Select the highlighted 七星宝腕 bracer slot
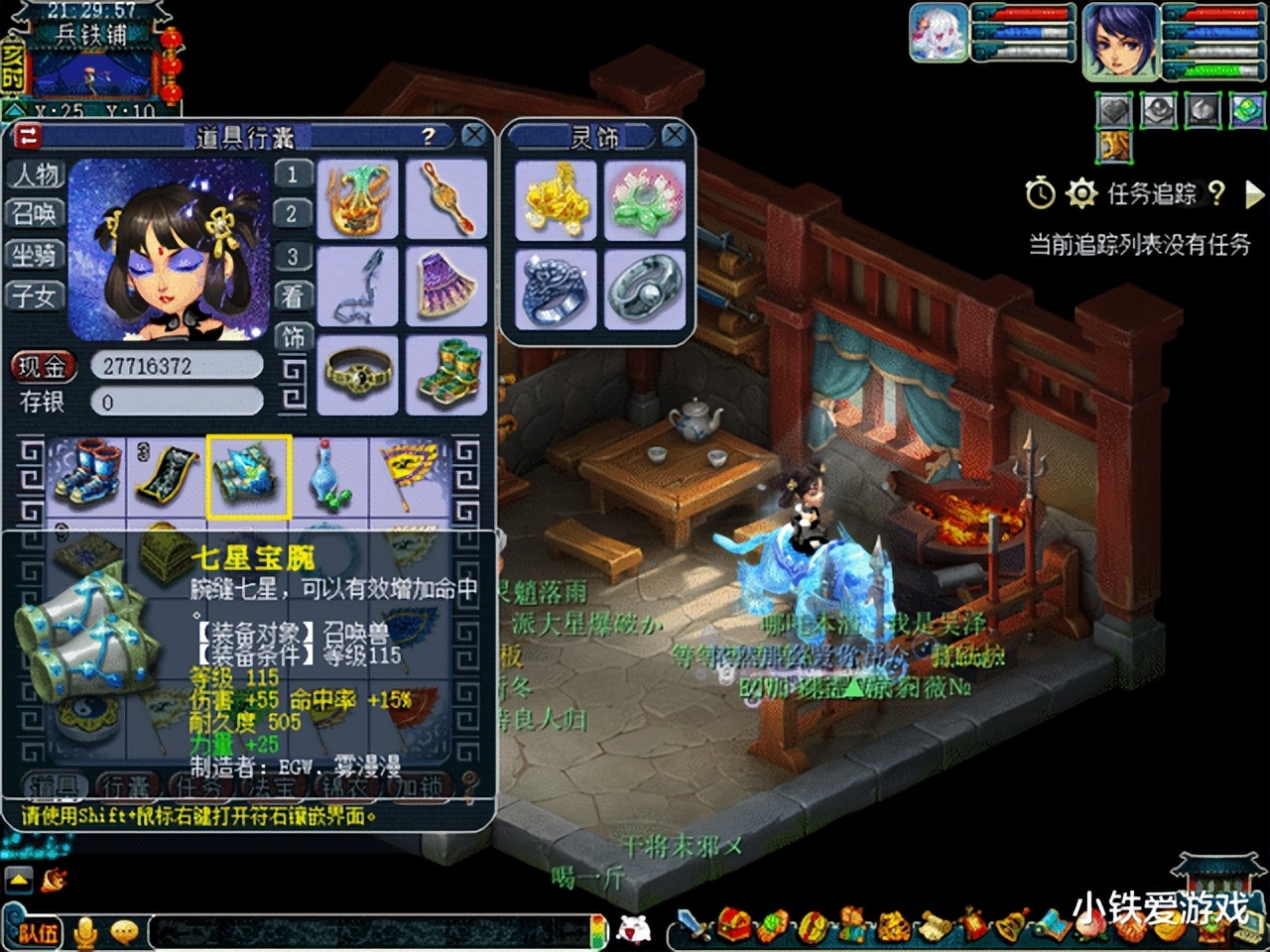The width and height of the screenshot is (1270, 952). (248, 477)
